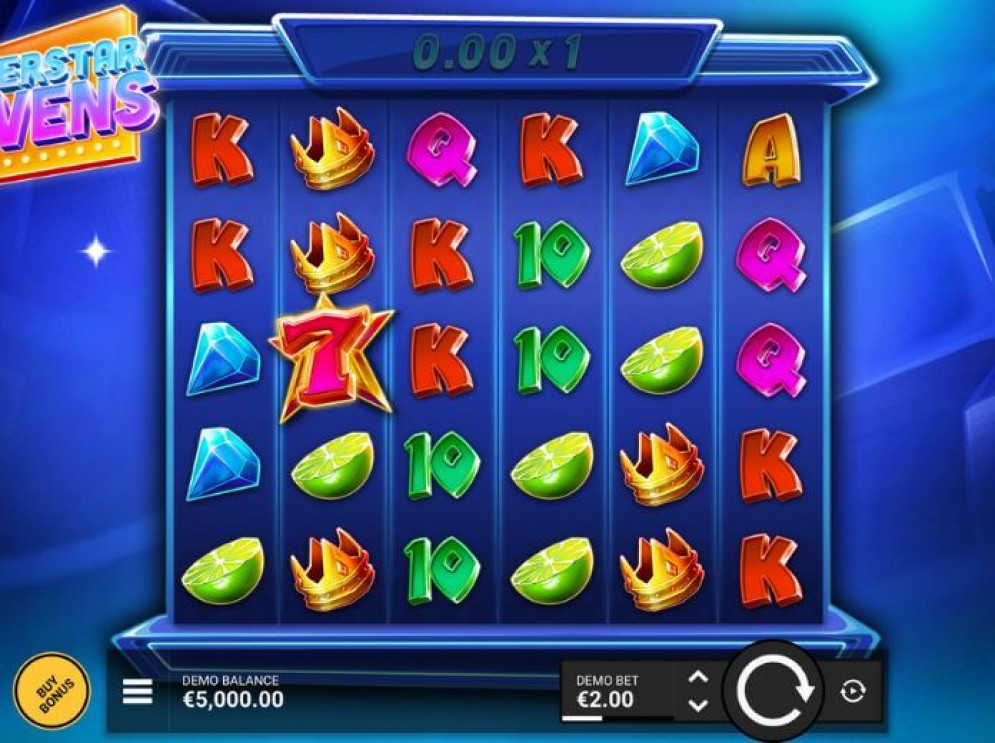Open the autoplay settings
The height and width of the screenshot is (743, 995).
[853, 691]
